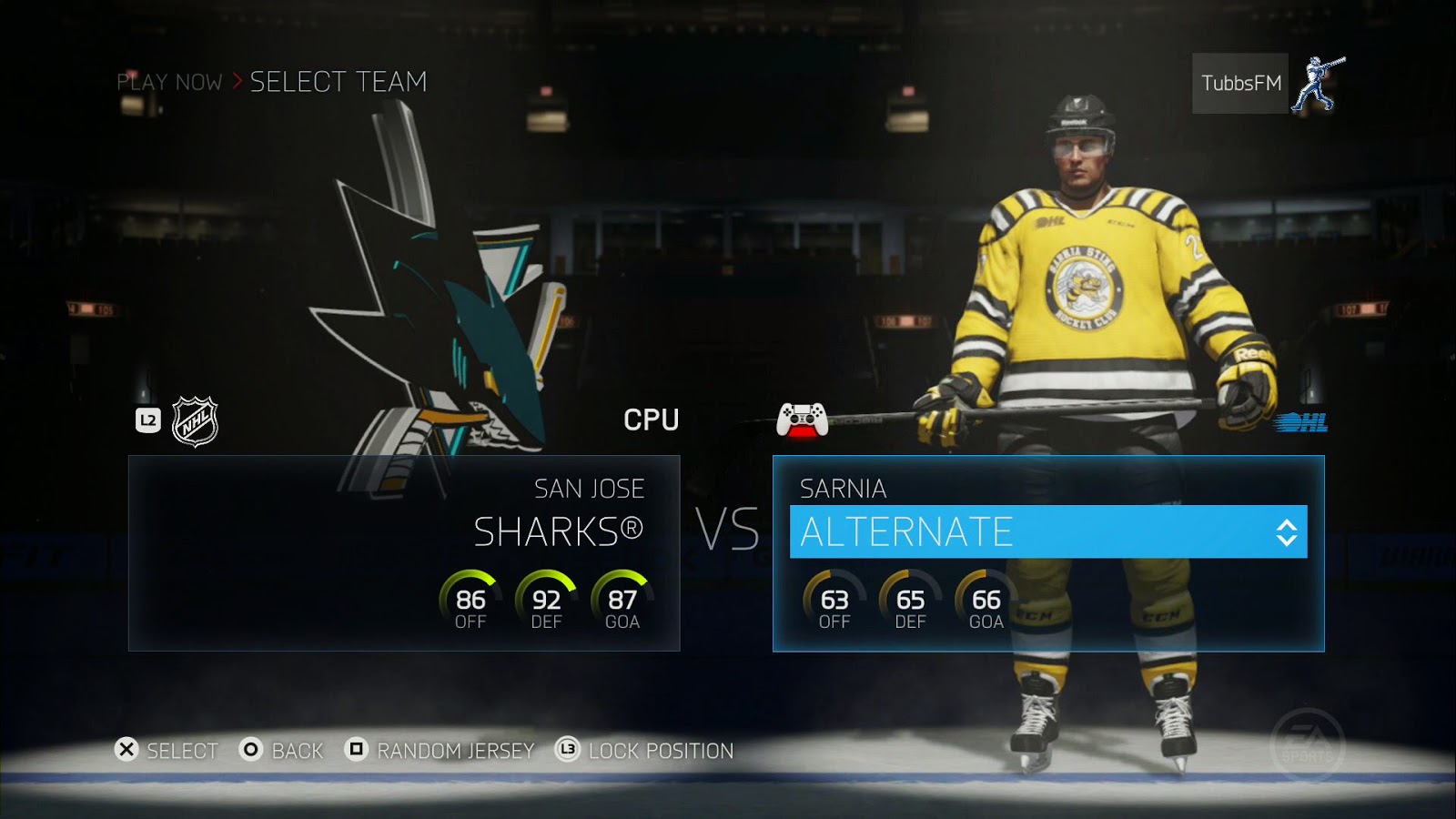Click the Play Now breadcrumb

coord(169,82)
